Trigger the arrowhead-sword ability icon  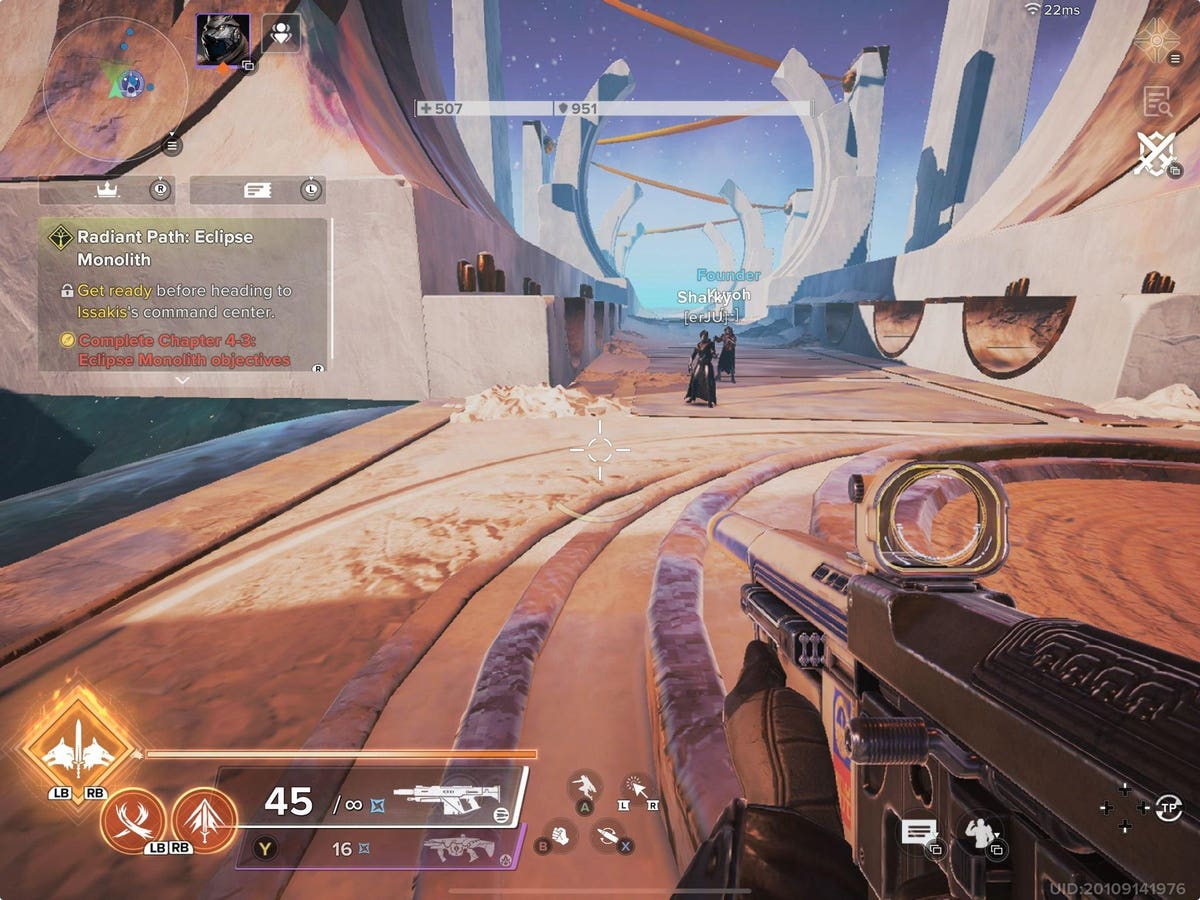(x=204, y=820)
